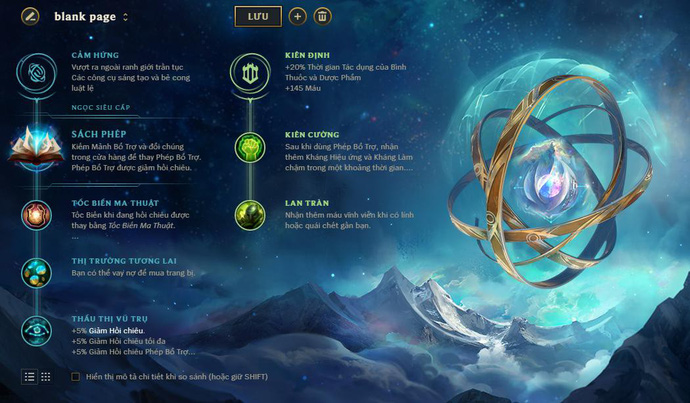Viewport: 690px width, 403px height.
Task: Open the Cảm Hứng primary path selector
Action: point(36,70)
